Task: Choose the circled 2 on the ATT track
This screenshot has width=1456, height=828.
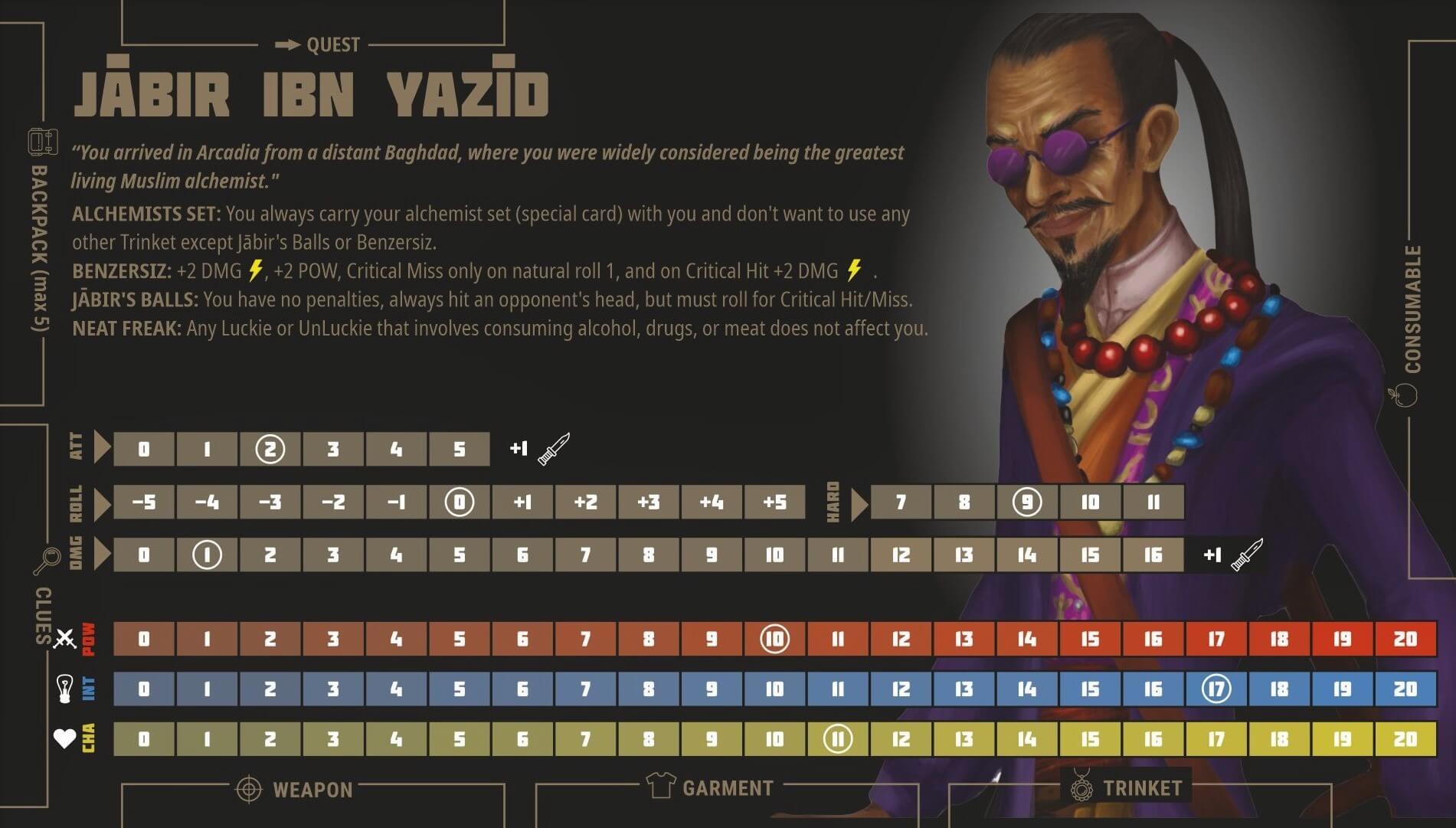Action: coord(270,450)
